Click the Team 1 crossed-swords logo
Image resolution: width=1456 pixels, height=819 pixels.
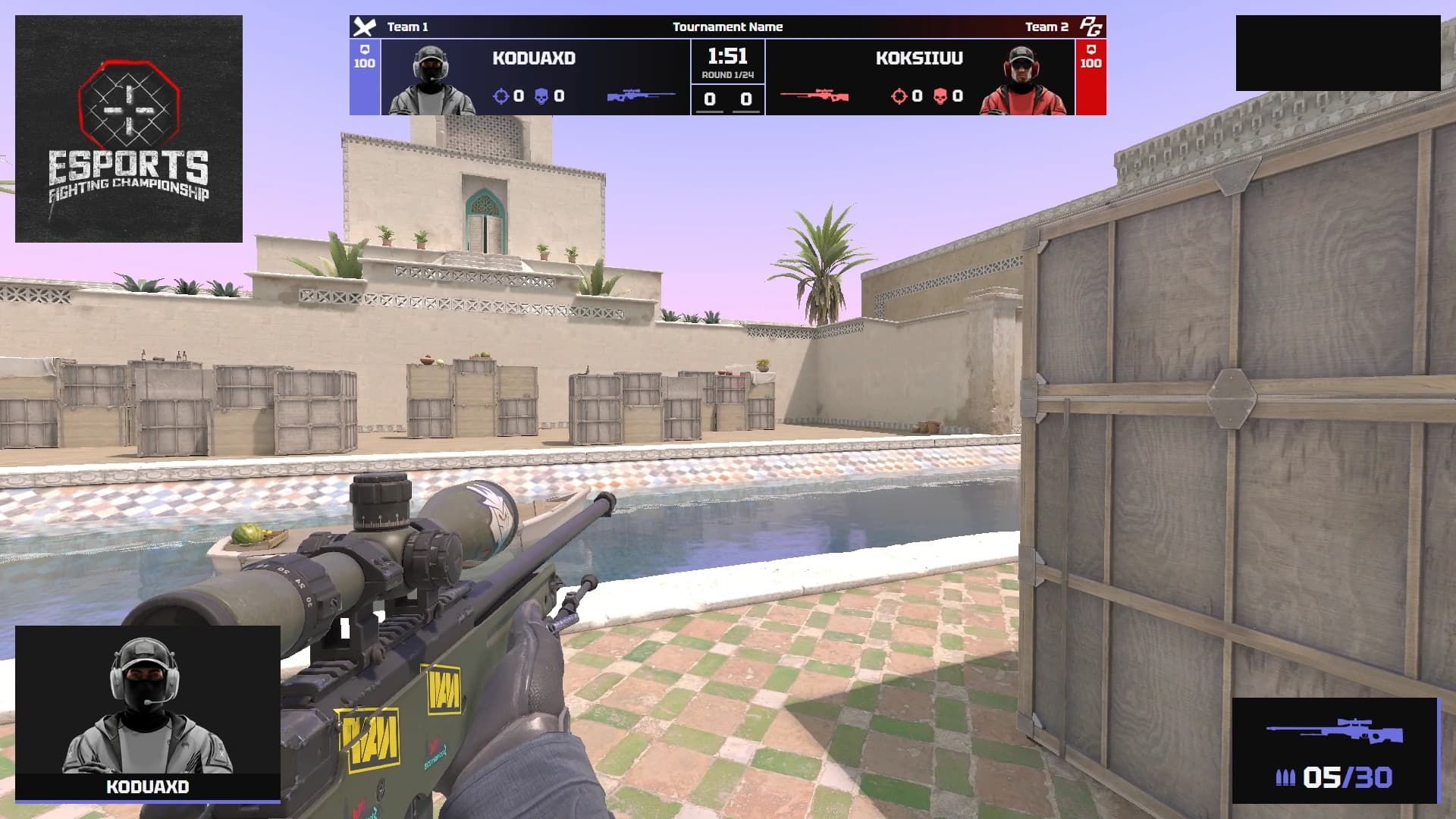pyautogui.click(x=365, y=27)
